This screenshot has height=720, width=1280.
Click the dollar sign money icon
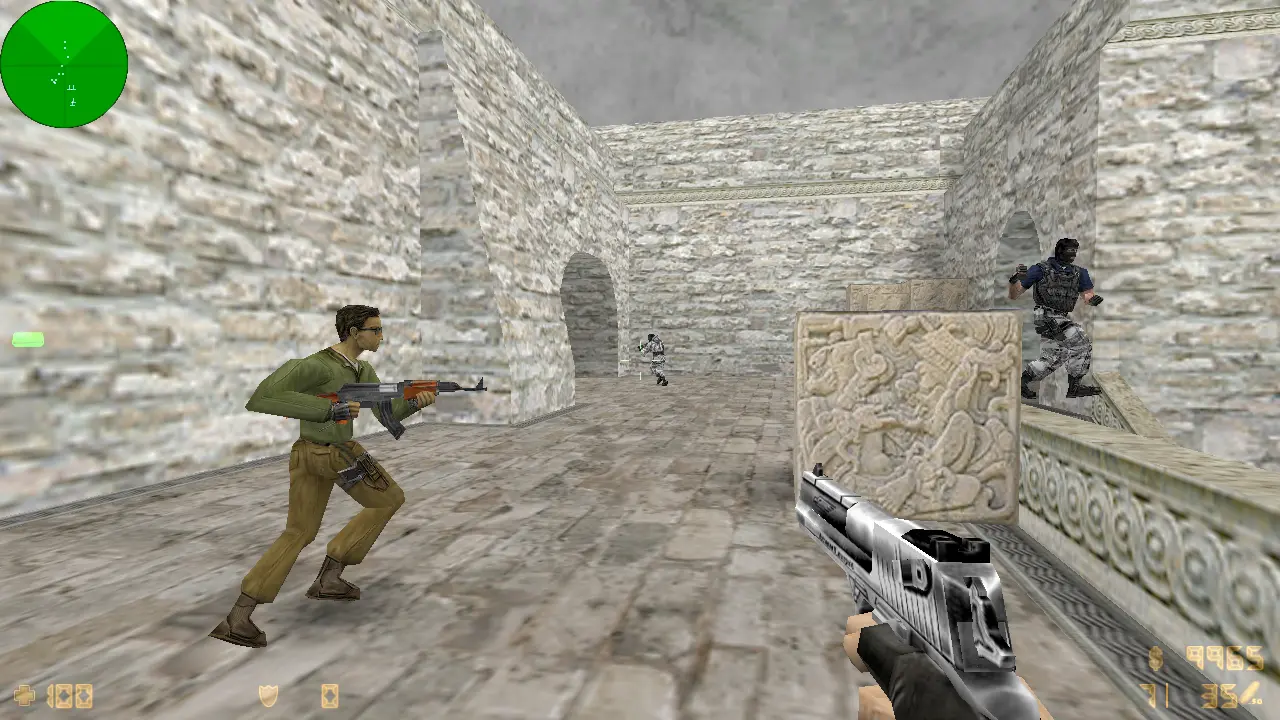point(1156,659)
